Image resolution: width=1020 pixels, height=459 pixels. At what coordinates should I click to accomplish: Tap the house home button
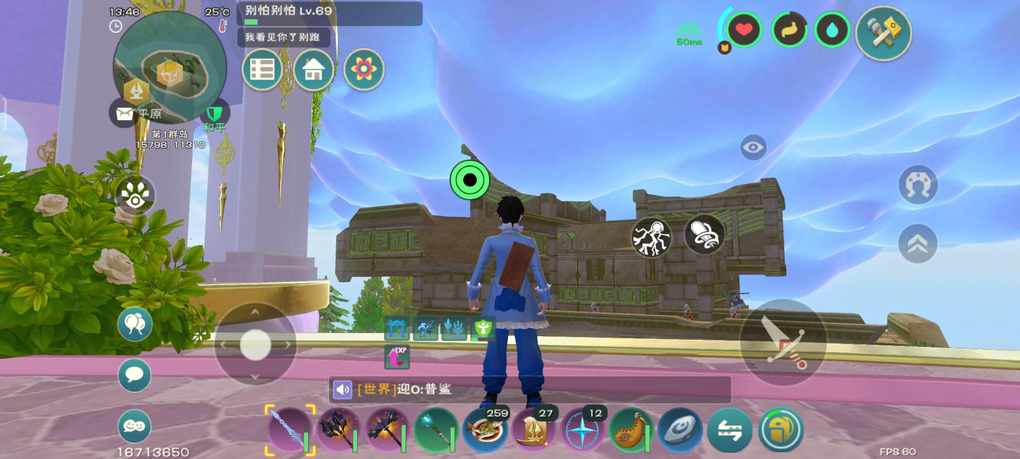(313, 69)
